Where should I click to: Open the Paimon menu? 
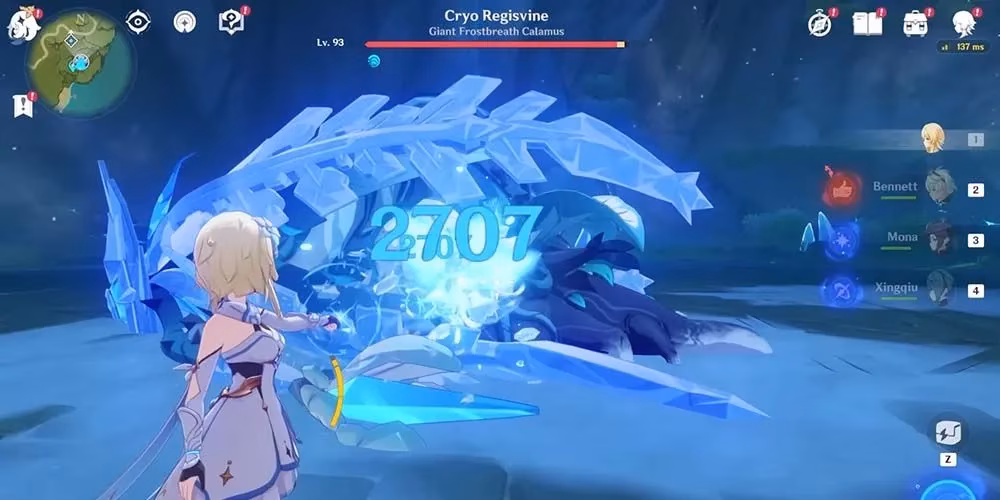coord(22,23)
